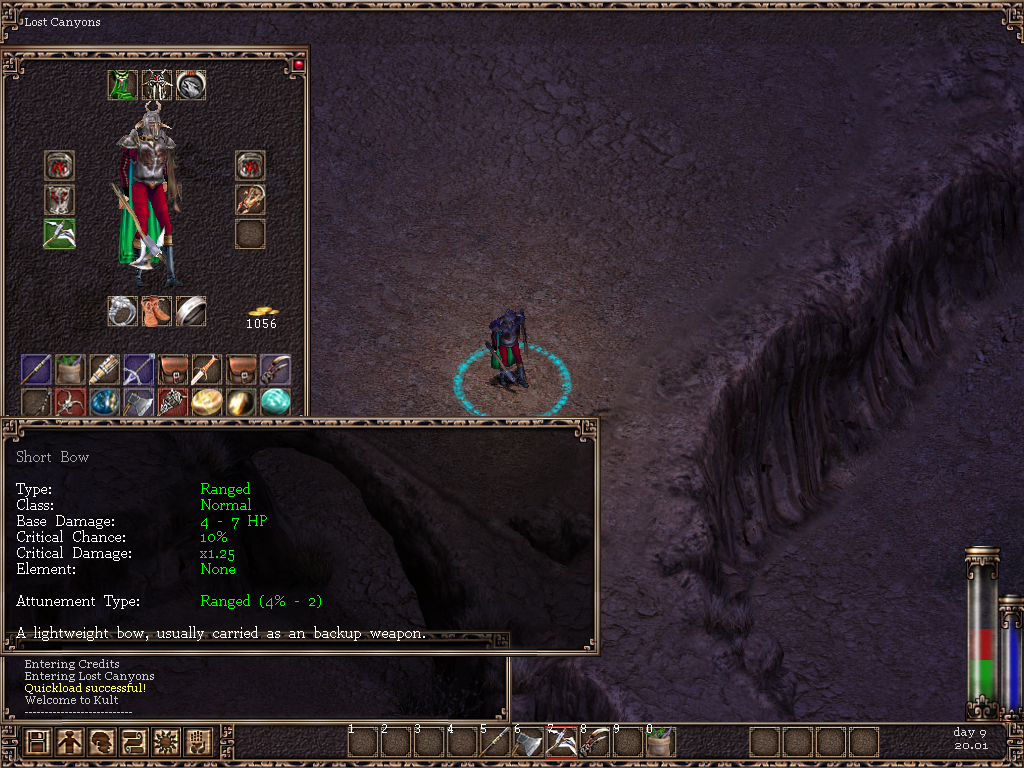Select the equipped bow in the green slot
The height and width of the screenshot is (768, 1024).
point(59,233)
